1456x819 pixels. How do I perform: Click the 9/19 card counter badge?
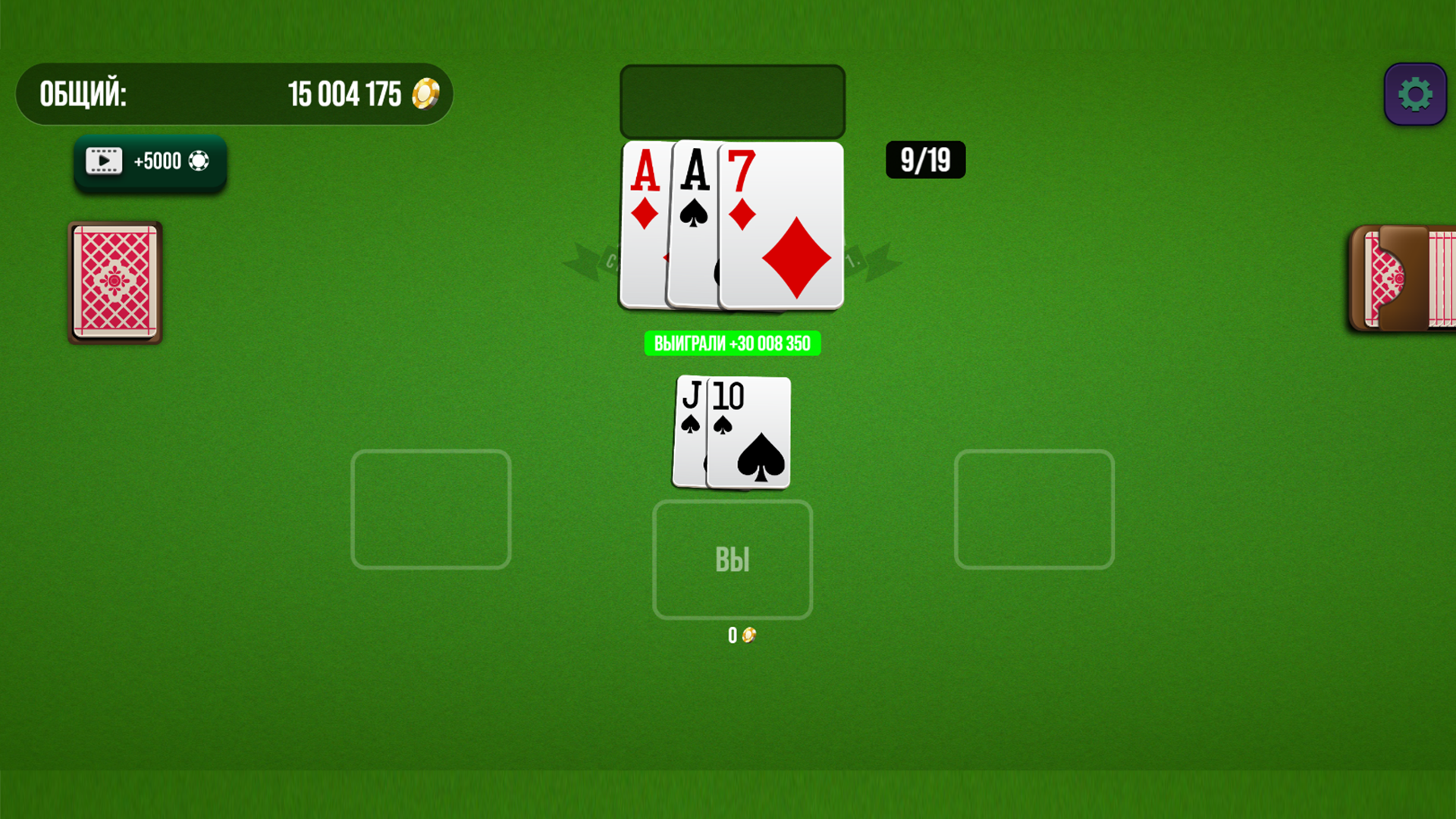click(925, 160)
